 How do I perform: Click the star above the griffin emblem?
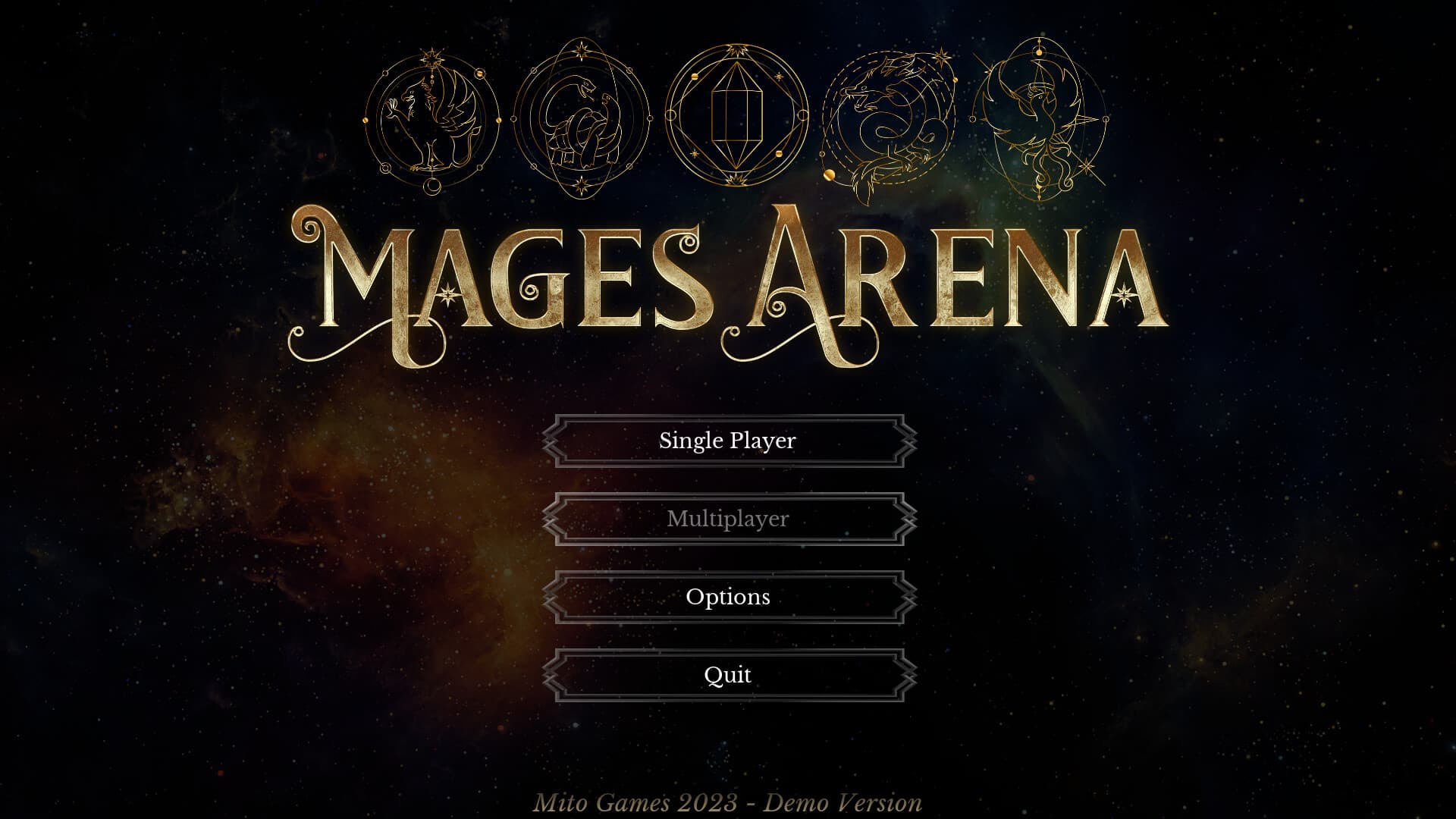coord(431,56)
